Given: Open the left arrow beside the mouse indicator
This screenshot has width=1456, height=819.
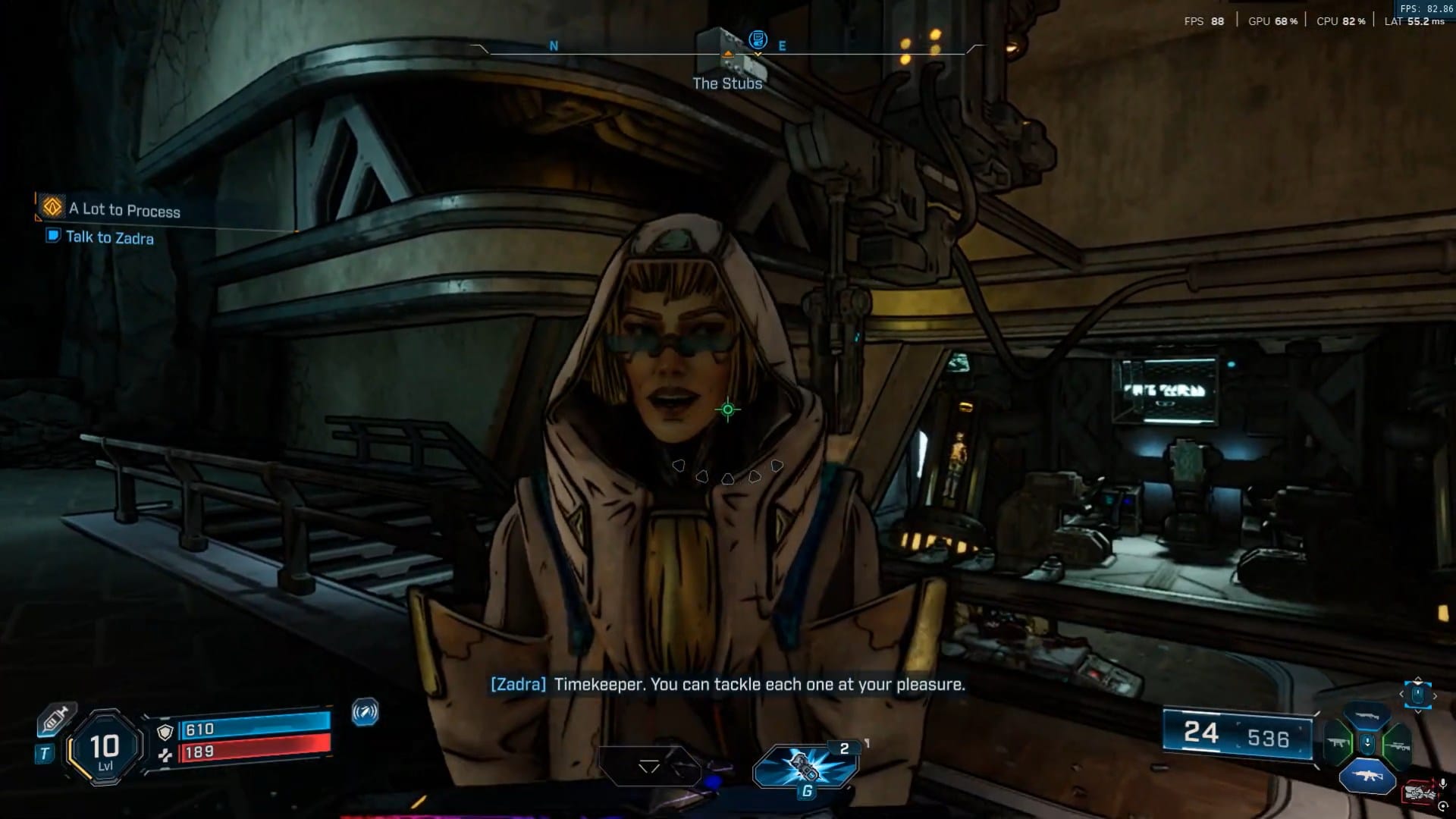Looking at the screenshot, I should click(1401, 694).
